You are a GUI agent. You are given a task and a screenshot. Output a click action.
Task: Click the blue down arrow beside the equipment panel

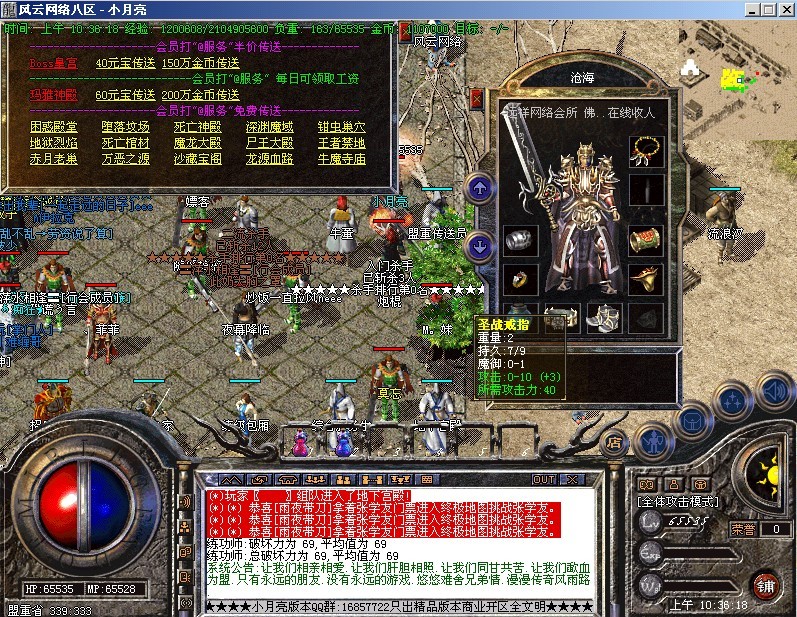point(480,245)
